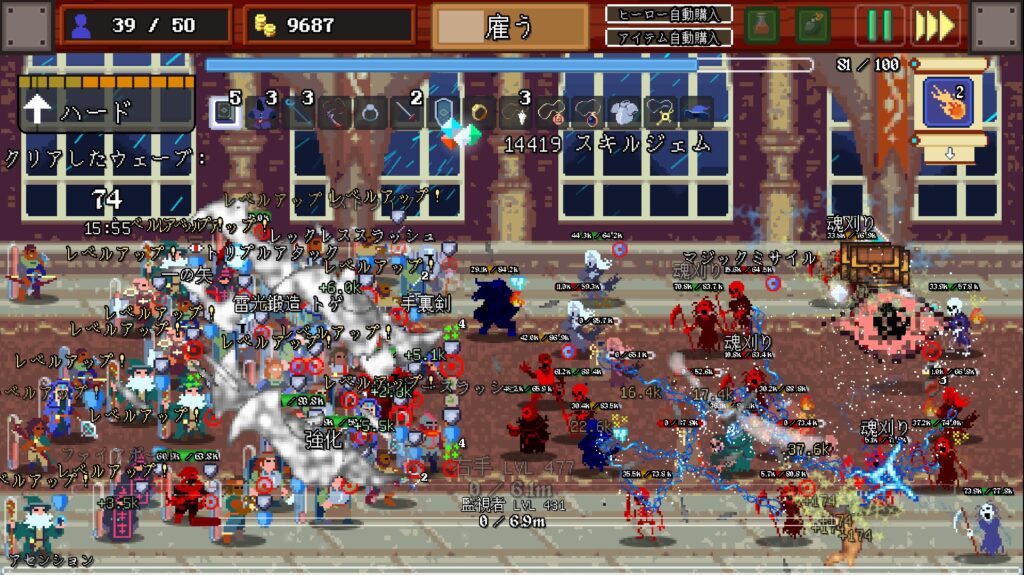1024x575 pixels.
Task: Select the shield item slot
Action: point(444,112)
